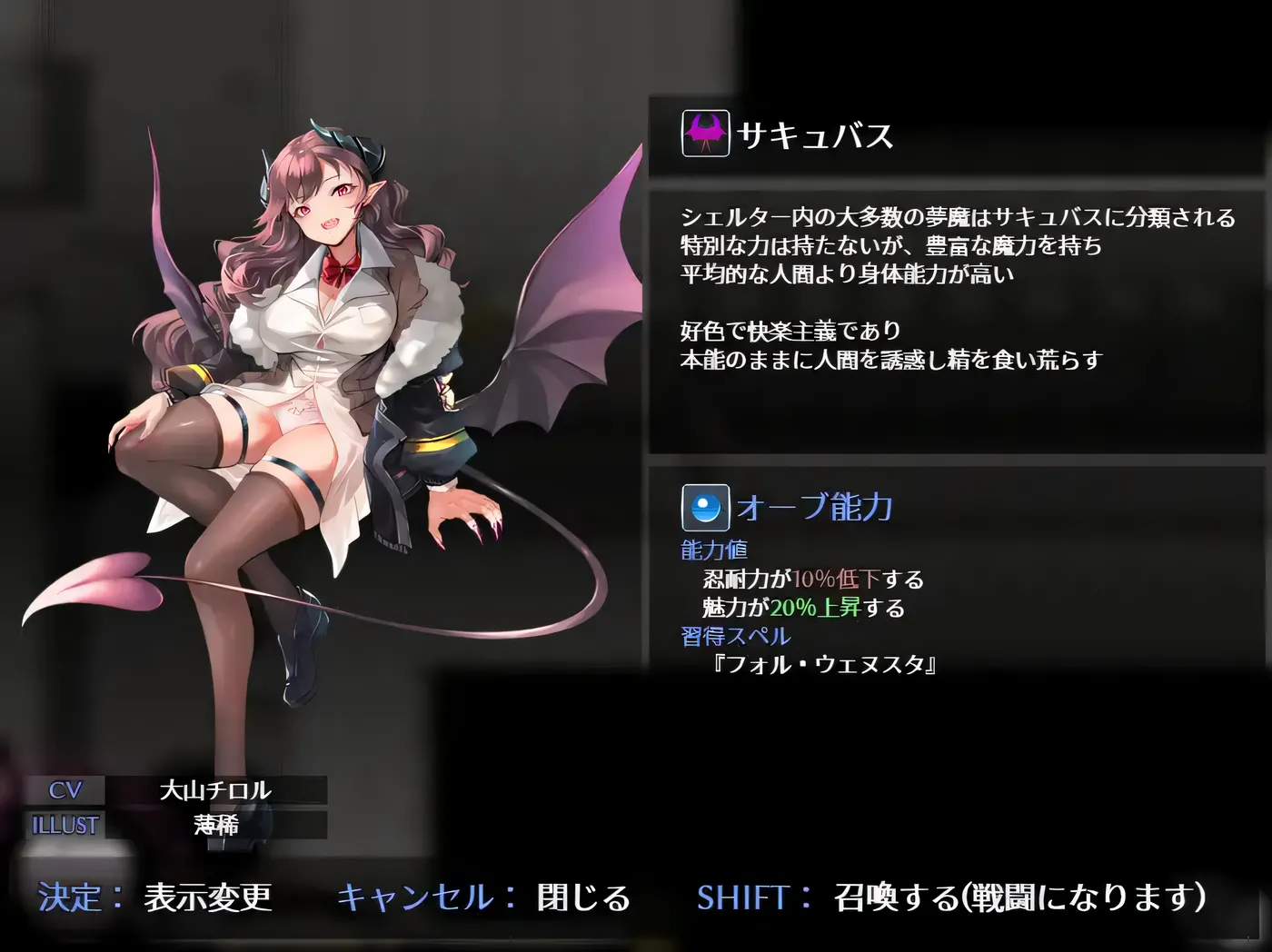Switch to the ILLUST tab
The image size is (1272, 952).
pos(65,826)
